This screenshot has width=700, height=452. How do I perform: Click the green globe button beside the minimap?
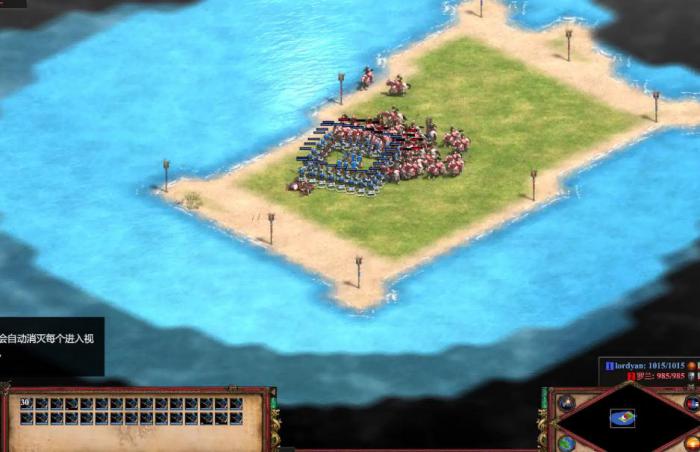click(x=567, y=443)
